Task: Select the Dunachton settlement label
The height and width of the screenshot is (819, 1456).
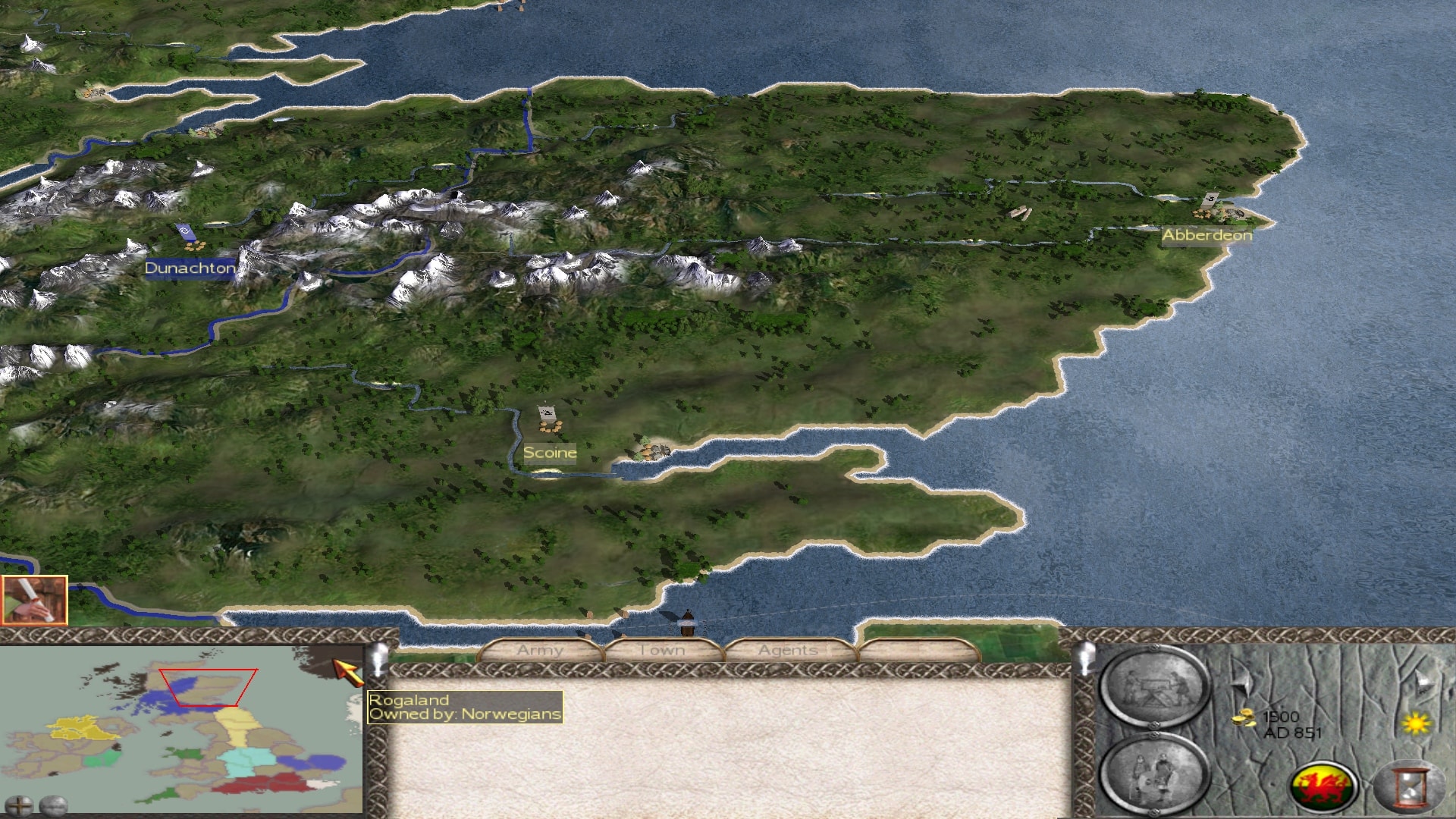Action: (190, 268)
